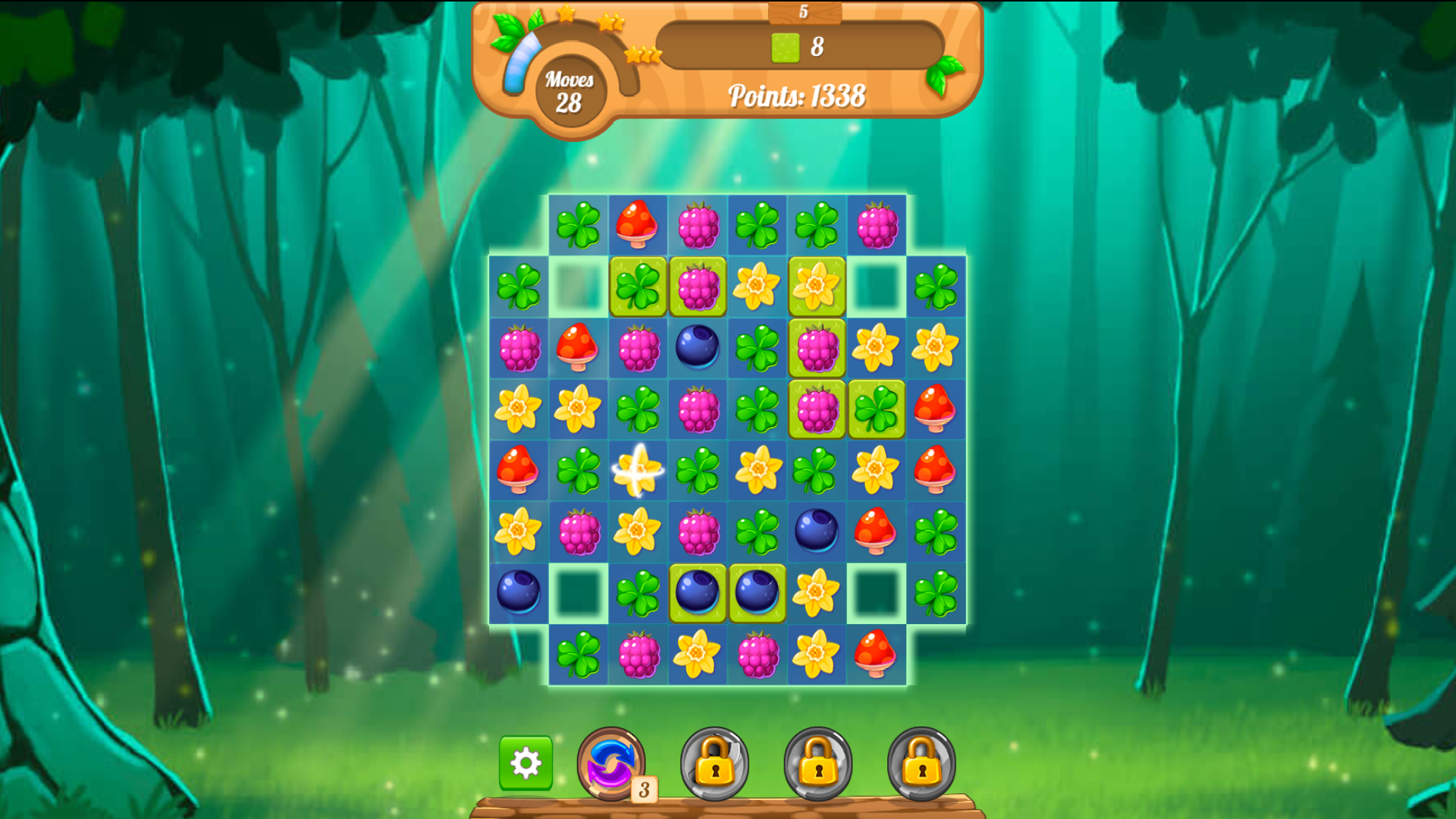1456x819 pixels.
Task: Click the Points: 1338 score display
Action: pyautogui.click(x=796, y=96)
